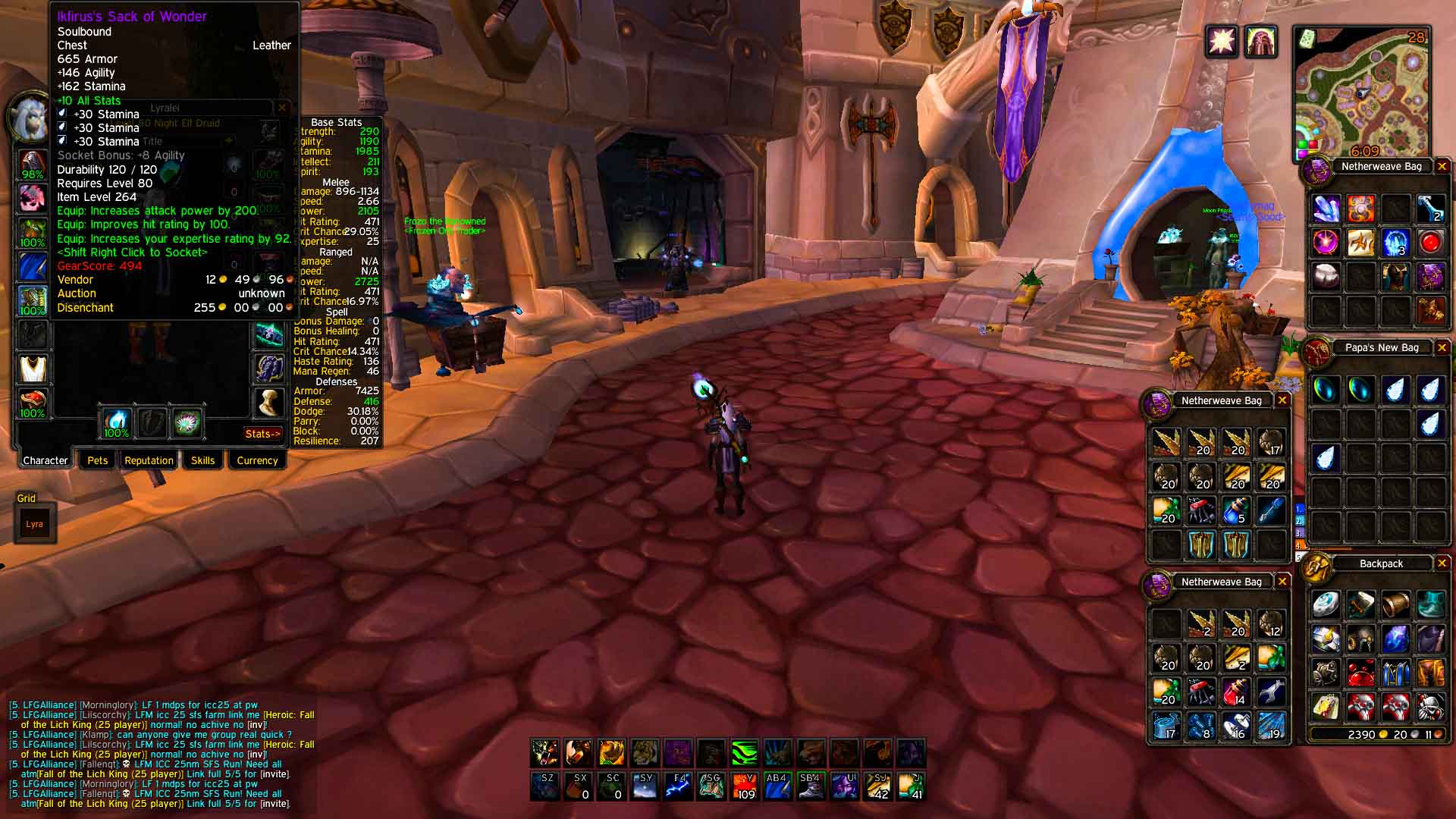Viewport: 1456px width, 819px height.
Task: Show the Skills tab
Action: (x=202, y=460)
